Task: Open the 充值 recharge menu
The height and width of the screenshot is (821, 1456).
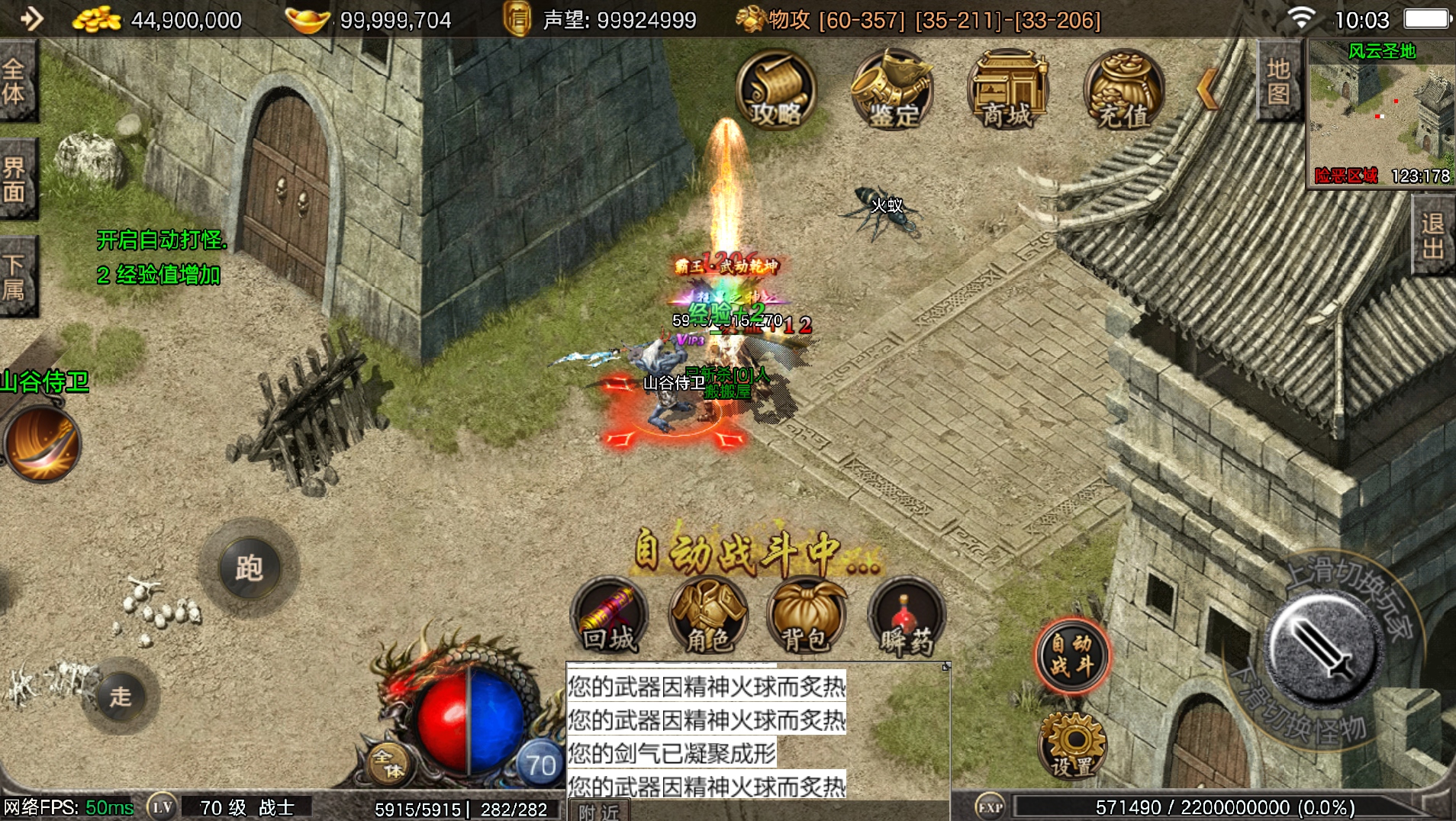Action: tap(1123, 90)
